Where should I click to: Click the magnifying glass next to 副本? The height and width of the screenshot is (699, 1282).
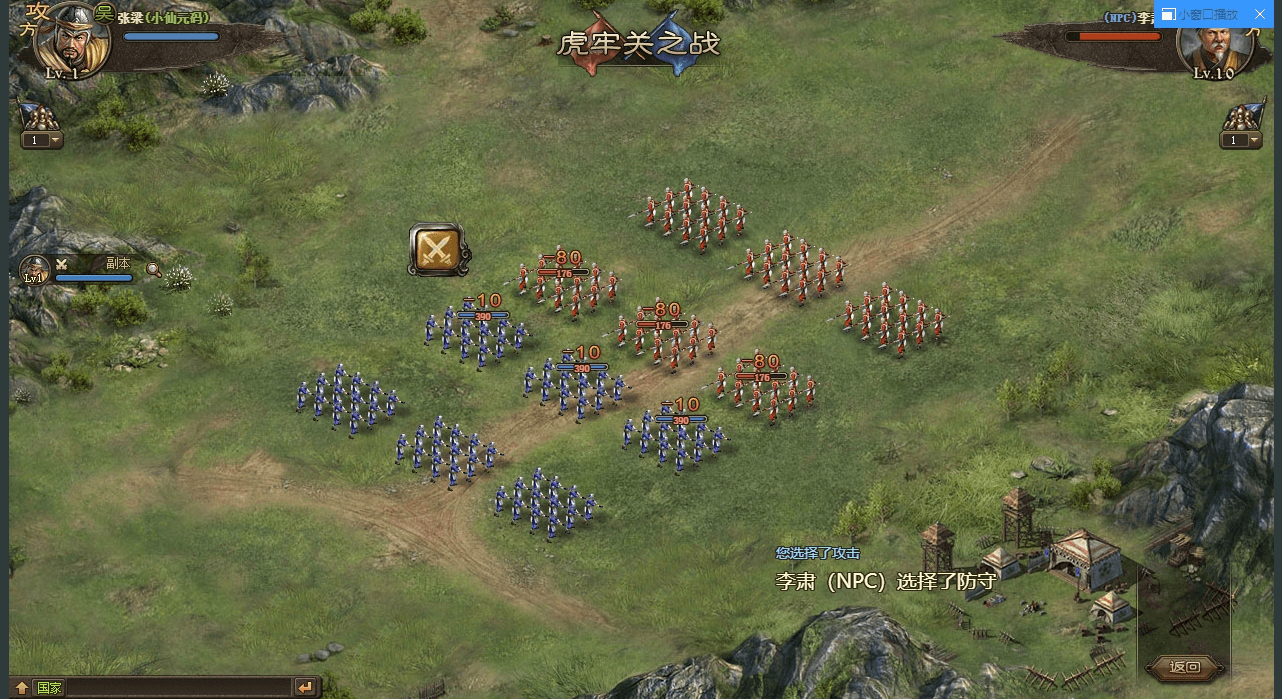coord(153,268)
